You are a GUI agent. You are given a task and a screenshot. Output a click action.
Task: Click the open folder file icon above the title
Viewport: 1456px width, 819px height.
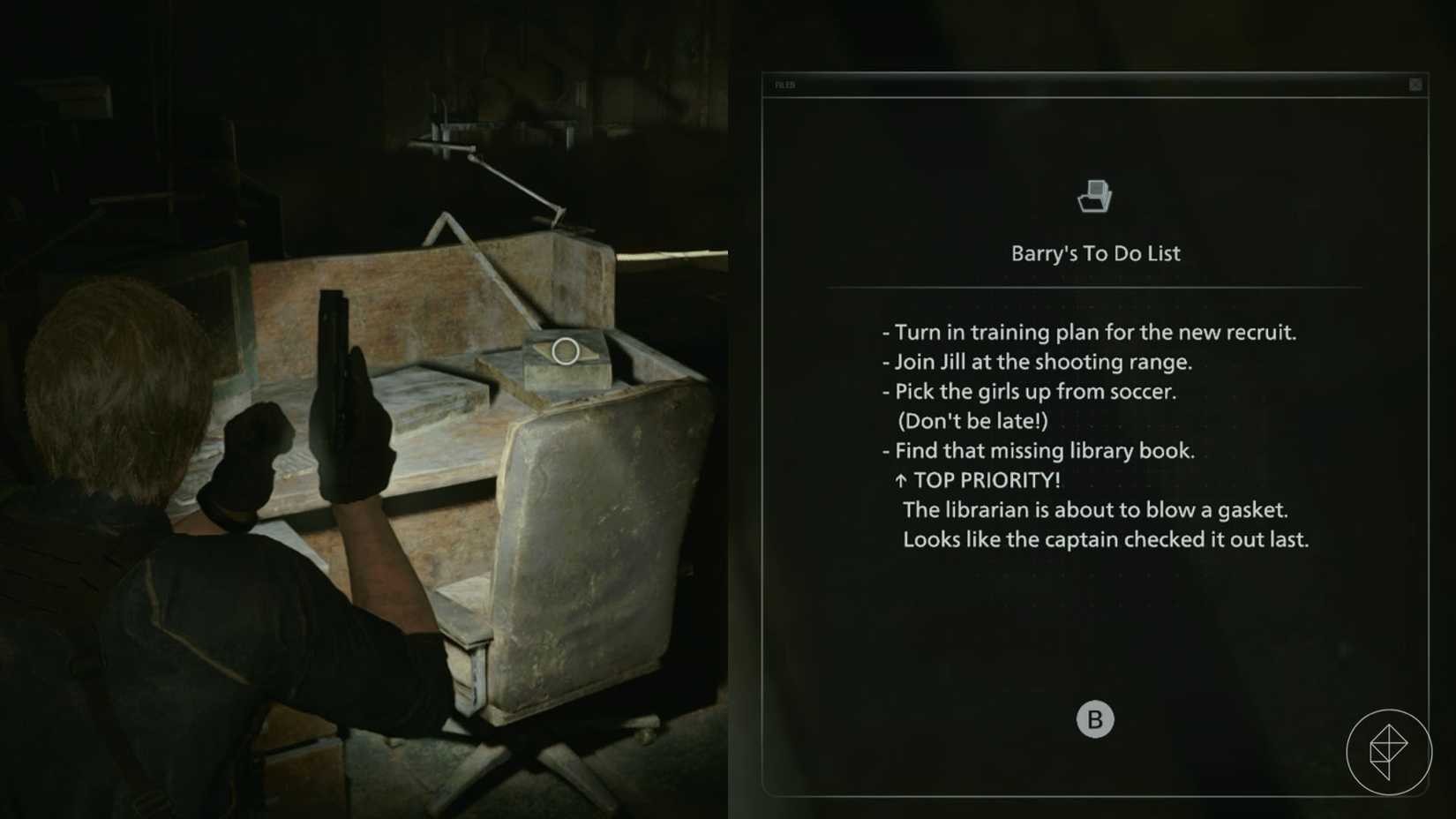click(x=1094, y=194)
